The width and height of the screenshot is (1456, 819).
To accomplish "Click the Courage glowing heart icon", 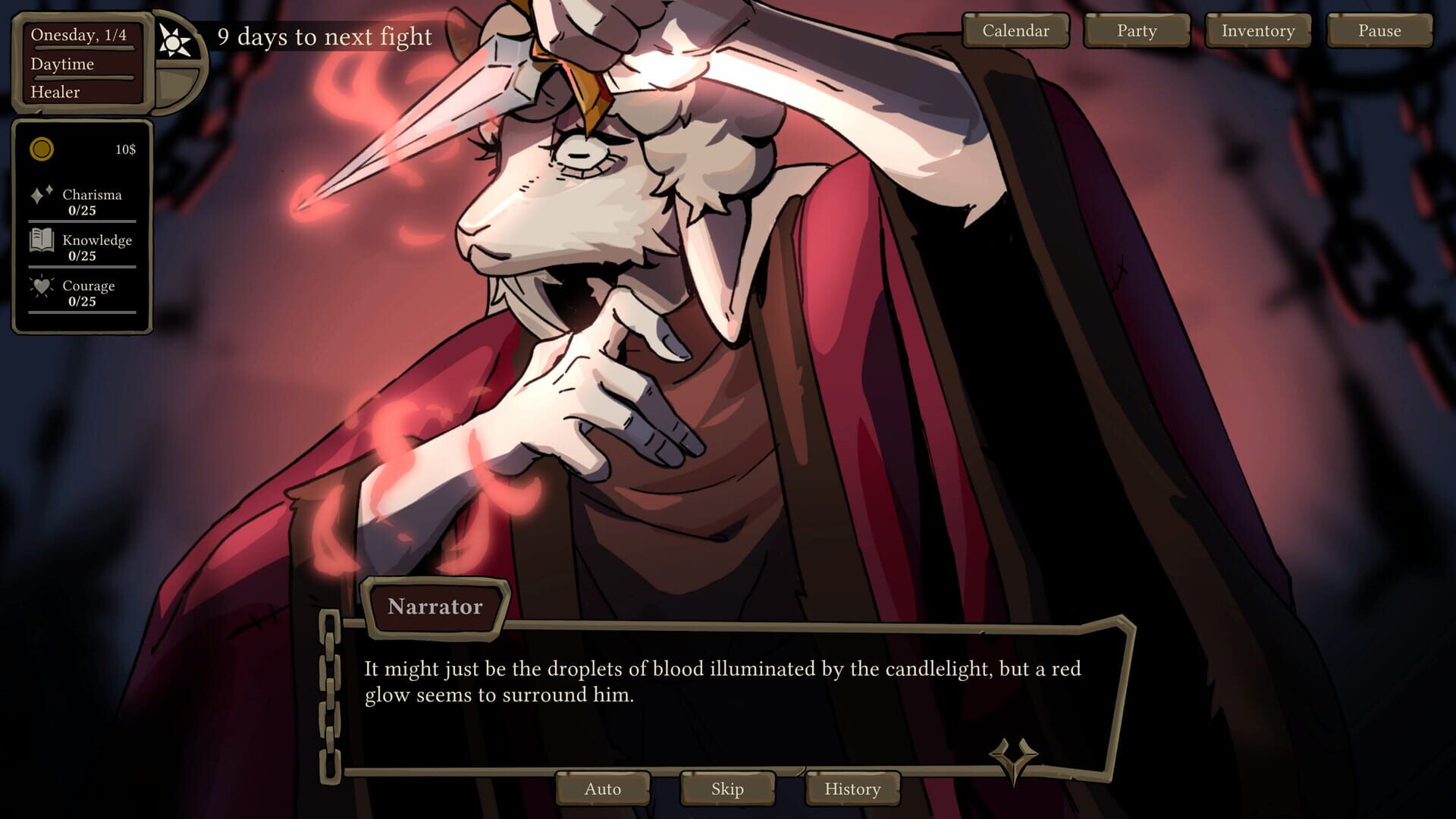I will 43,287.
